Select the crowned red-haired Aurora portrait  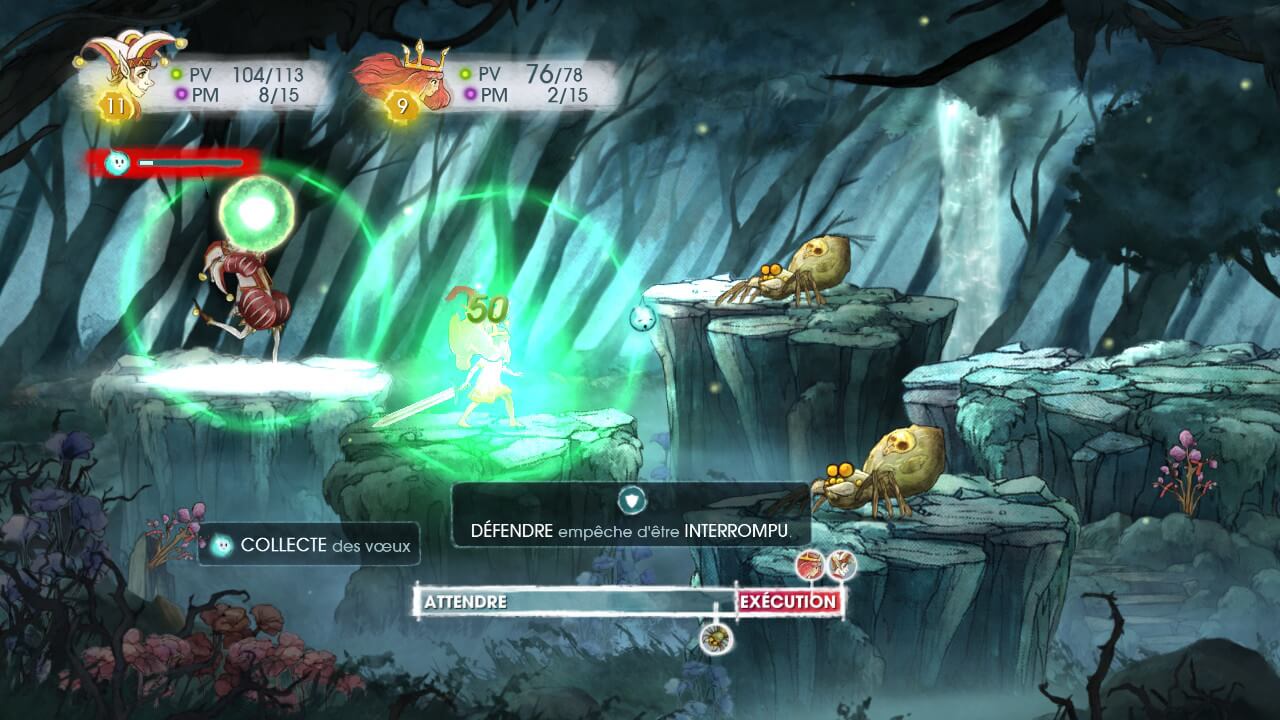click(407, 78)
